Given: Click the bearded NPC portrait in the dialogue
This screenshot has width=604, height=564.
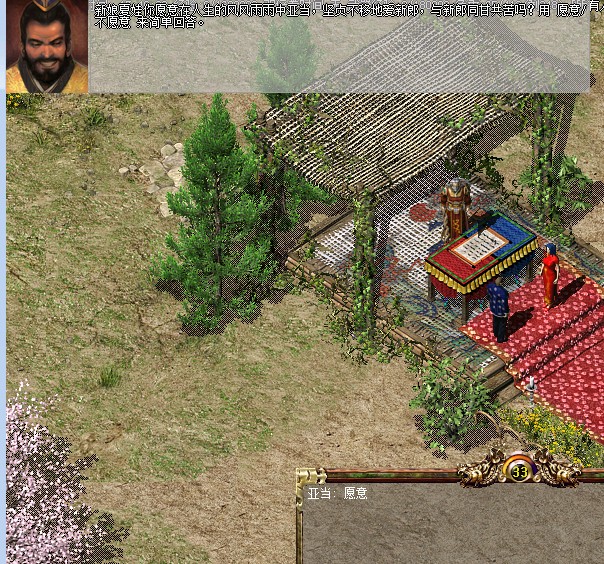Looking at the screenshot, I should (x=47, y=47).
